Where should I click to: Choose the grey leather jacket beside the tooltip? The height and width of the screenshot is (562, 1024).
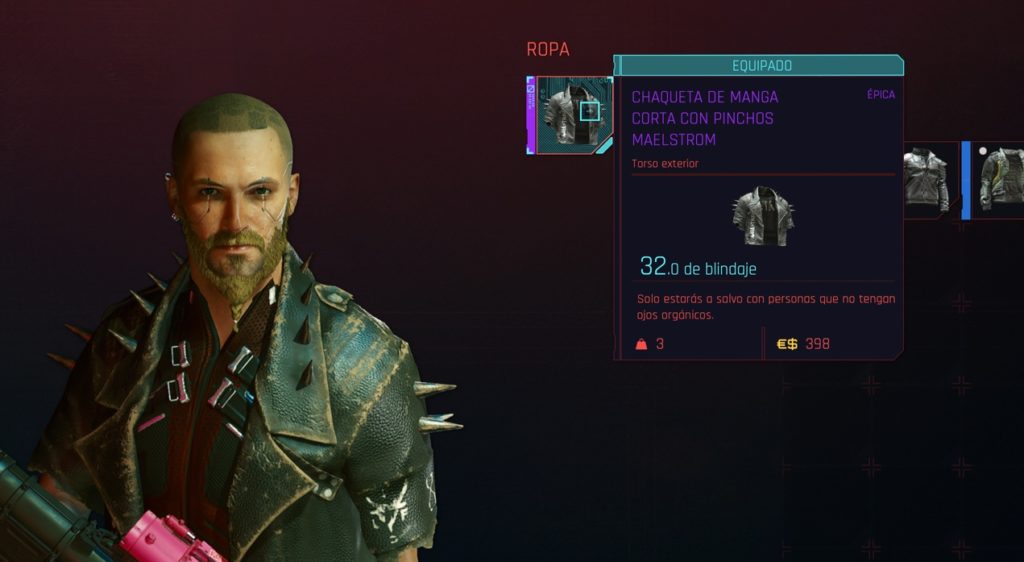pos(925,179)
